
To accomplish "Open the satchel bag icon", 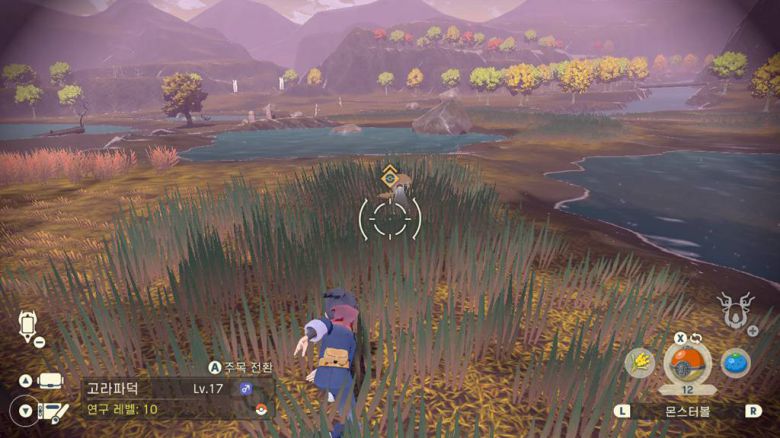I will point(50,381).
